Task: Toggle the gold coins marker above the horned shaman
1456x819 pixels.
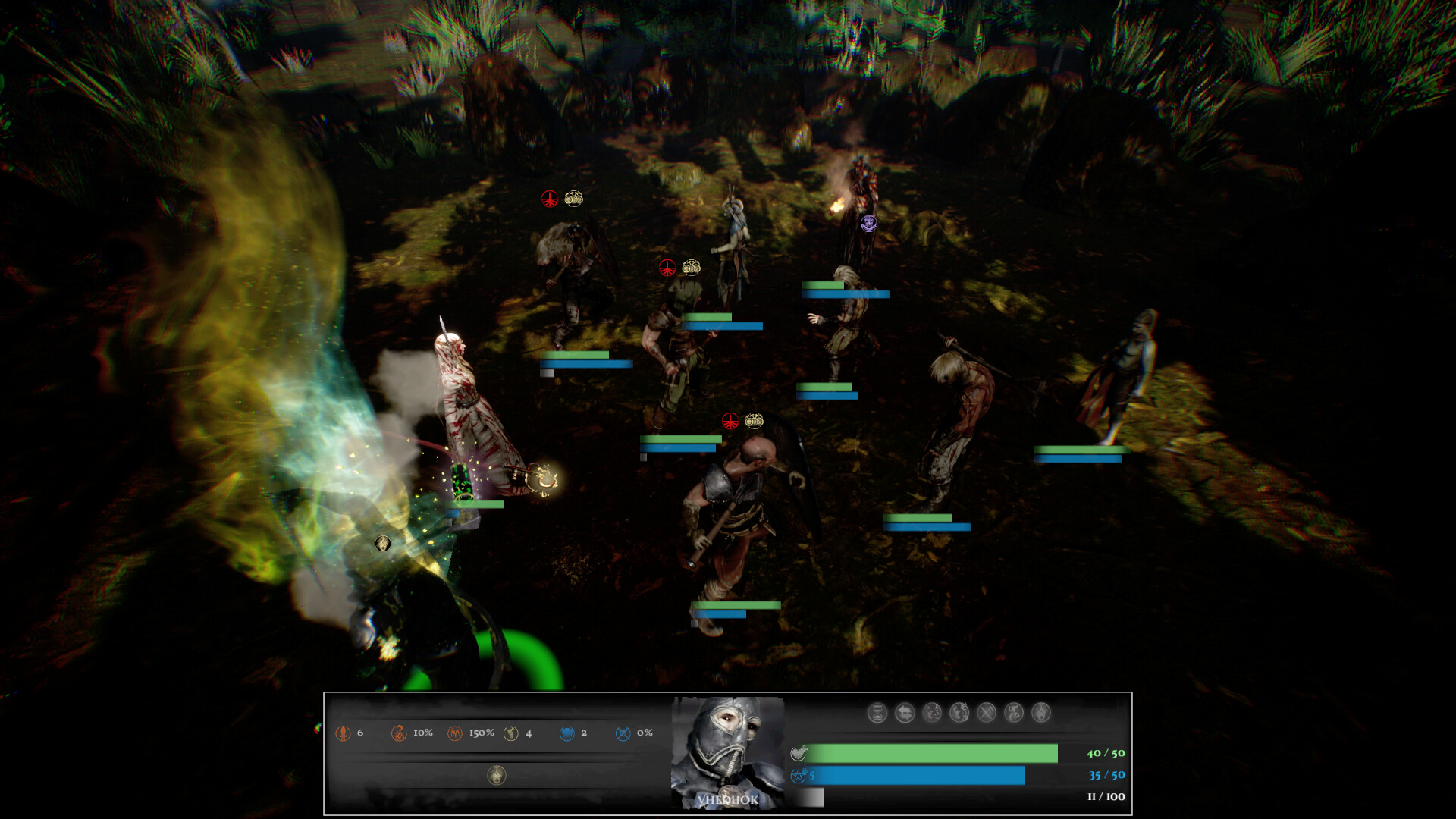Action: coord(692,267)
